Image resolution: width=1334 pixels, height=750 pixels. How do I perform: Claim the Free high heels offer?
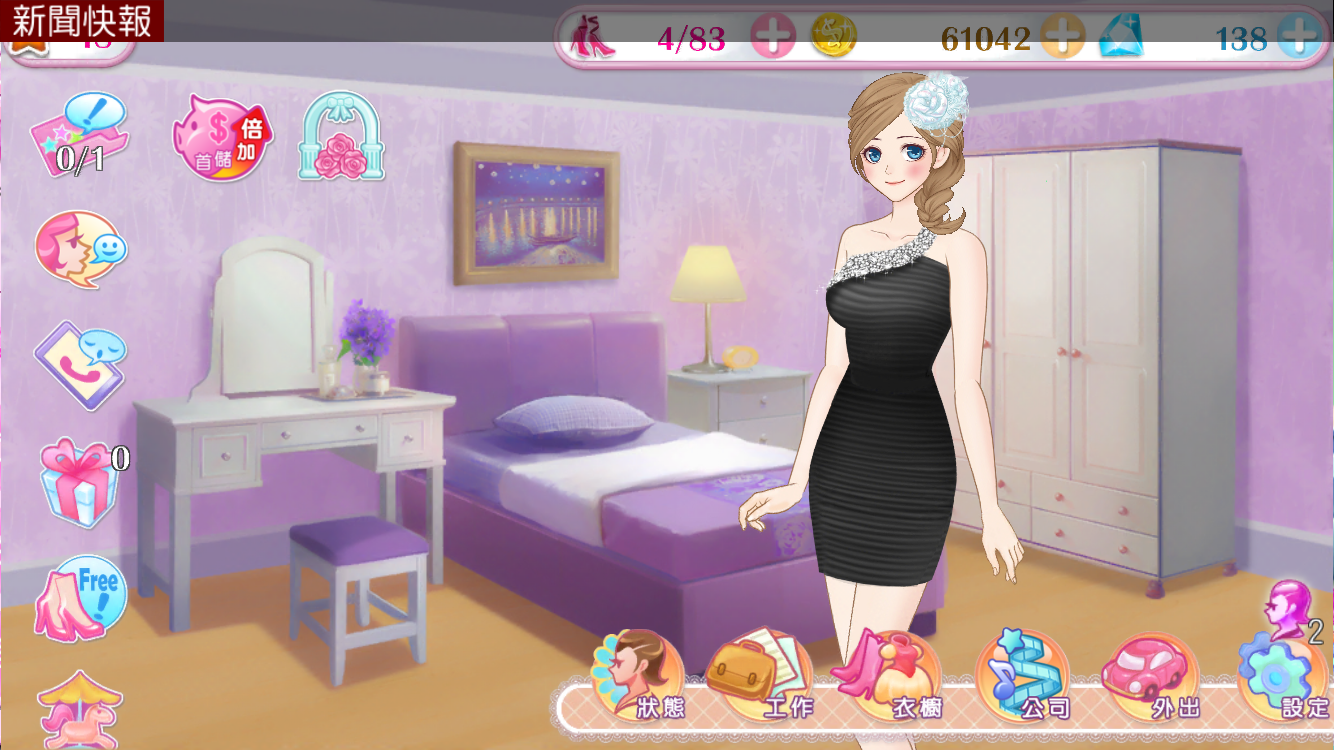pyautogui.click(x=82, y=598)
